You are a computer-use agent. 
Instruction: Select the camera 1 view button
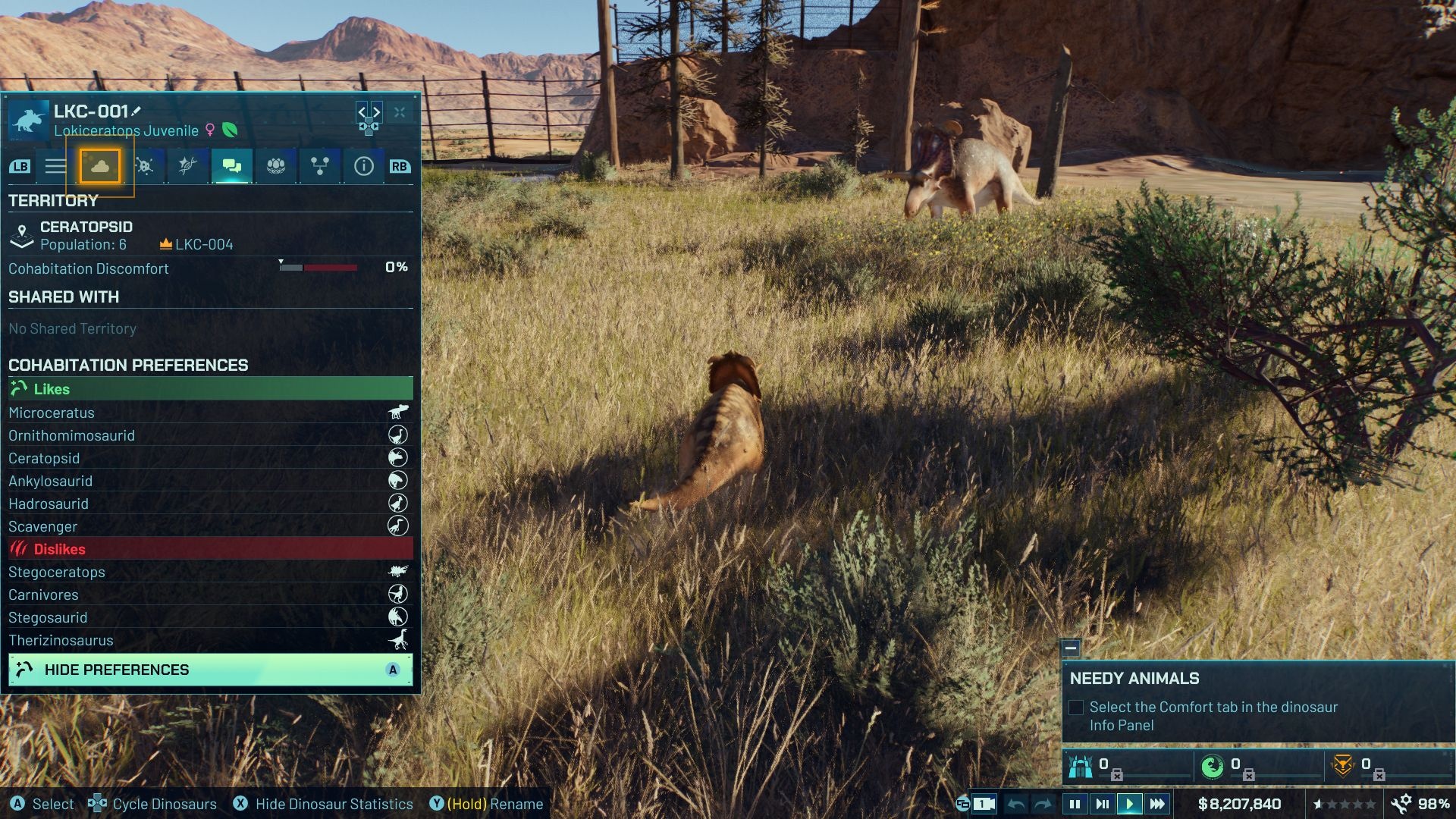[984, 804]
